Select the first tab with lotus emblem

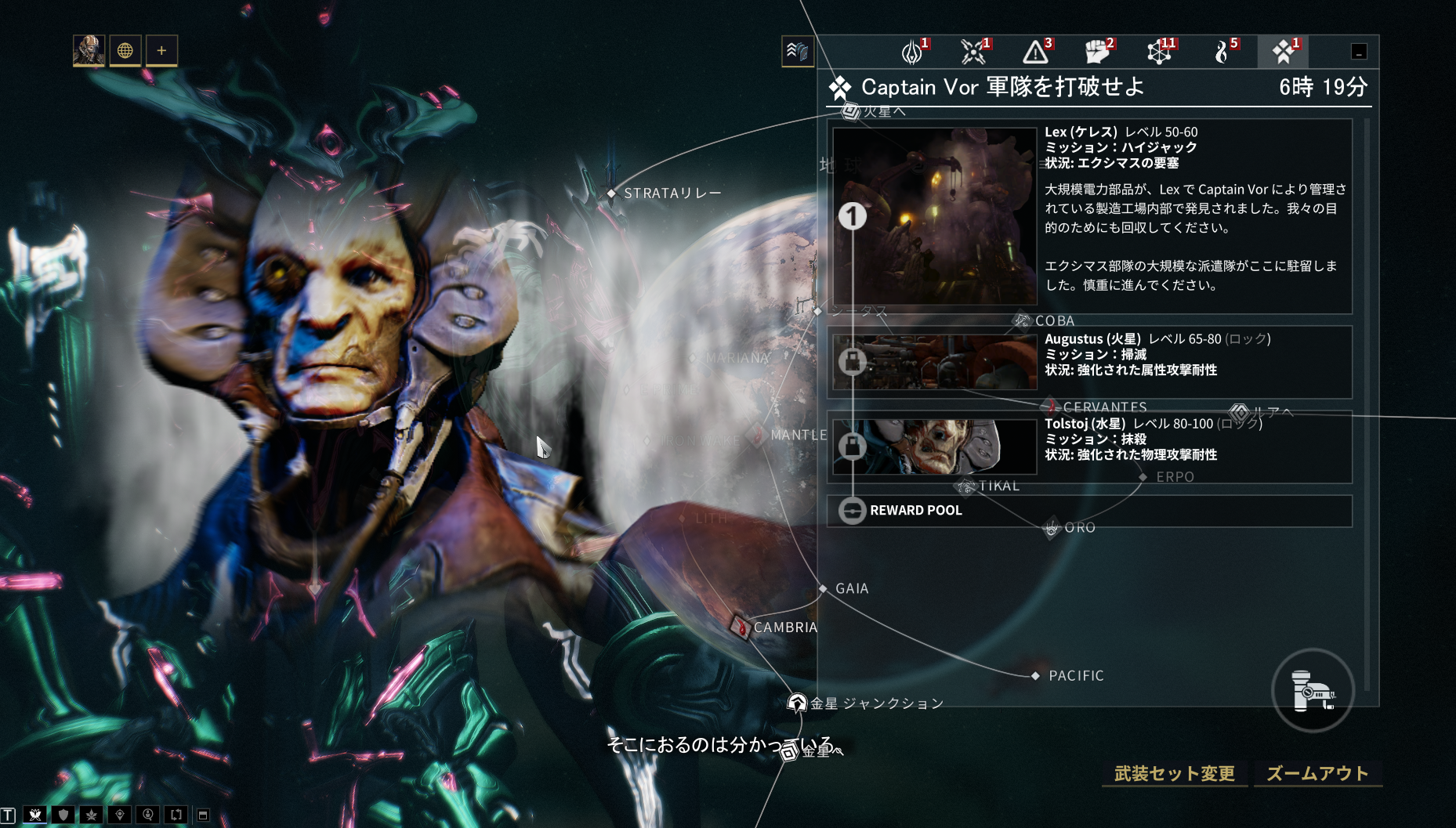click(912, 52)
